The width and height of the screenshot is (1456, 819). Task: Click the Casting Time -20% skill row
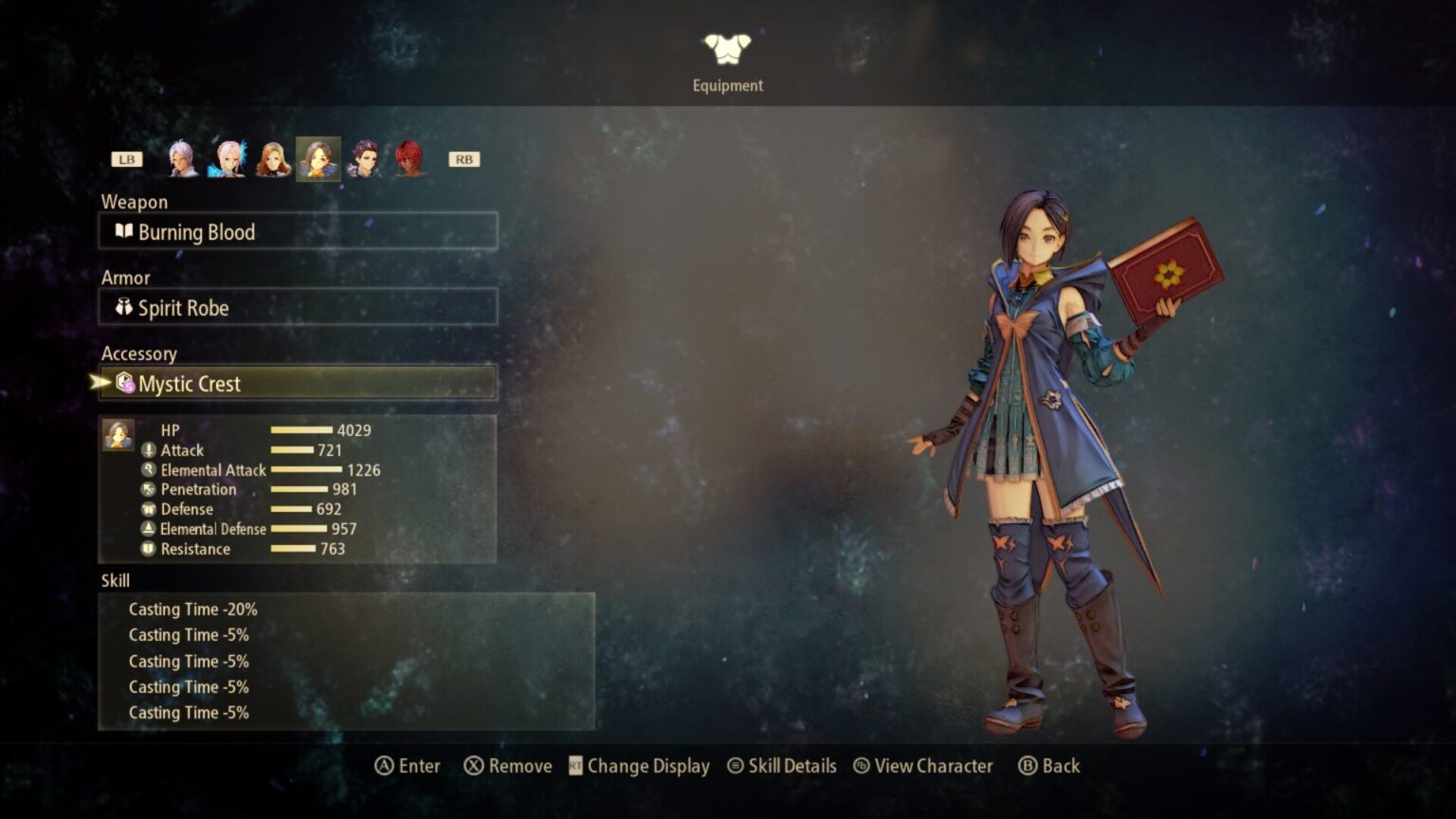[x=193, y=610]
